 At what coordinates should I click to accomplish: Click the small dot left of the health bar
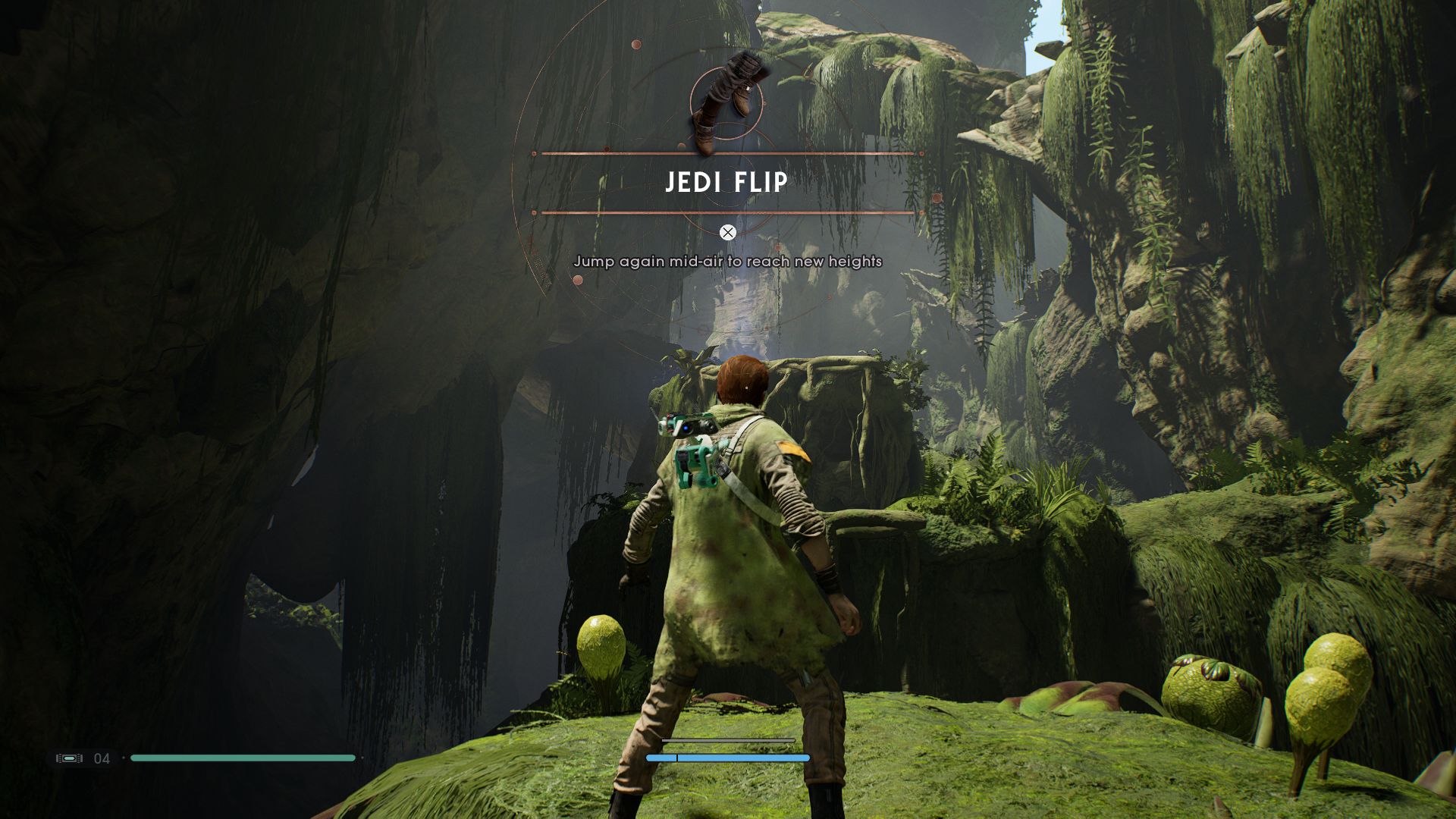tap(124, 758)
